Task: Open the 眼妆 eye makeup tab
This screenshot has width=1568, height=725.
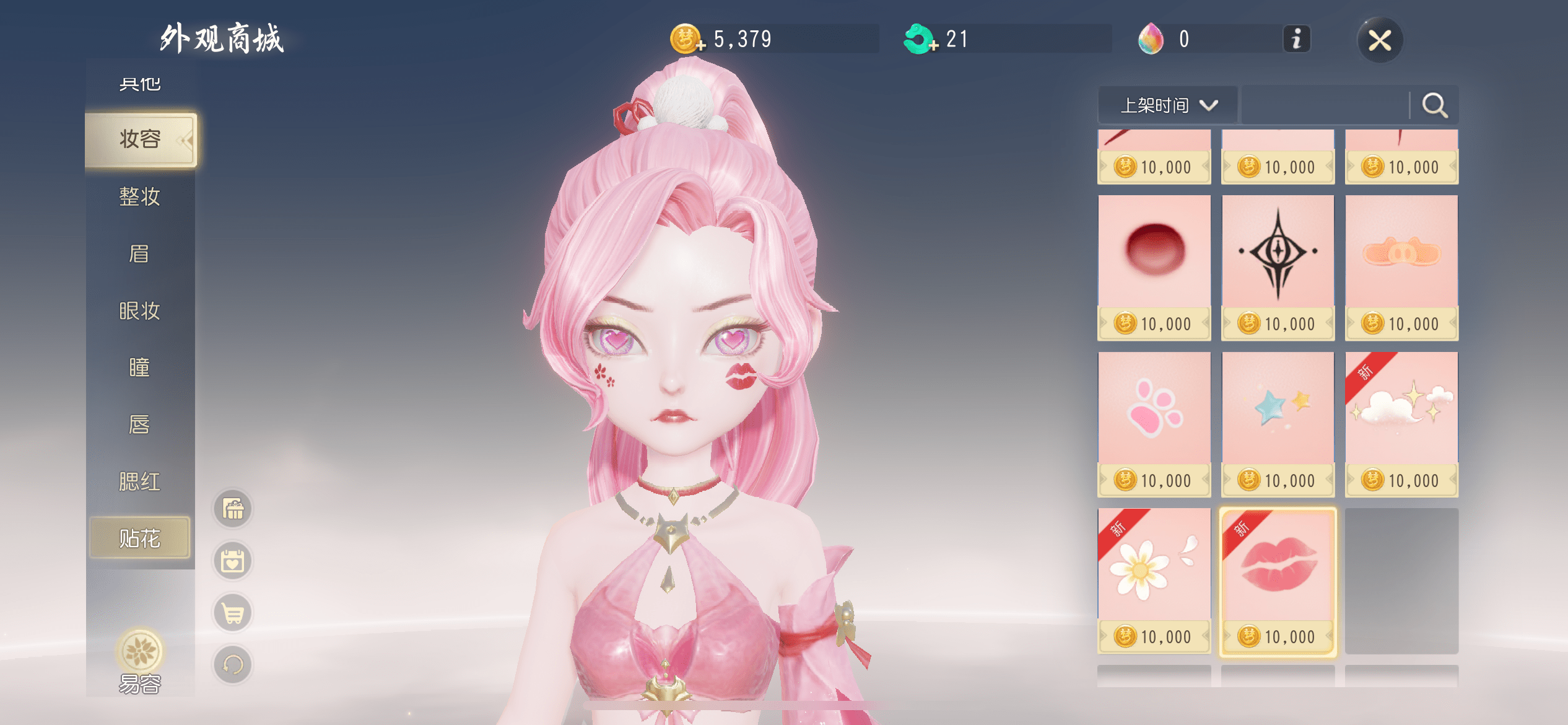Action: click(x=140, y=311)
